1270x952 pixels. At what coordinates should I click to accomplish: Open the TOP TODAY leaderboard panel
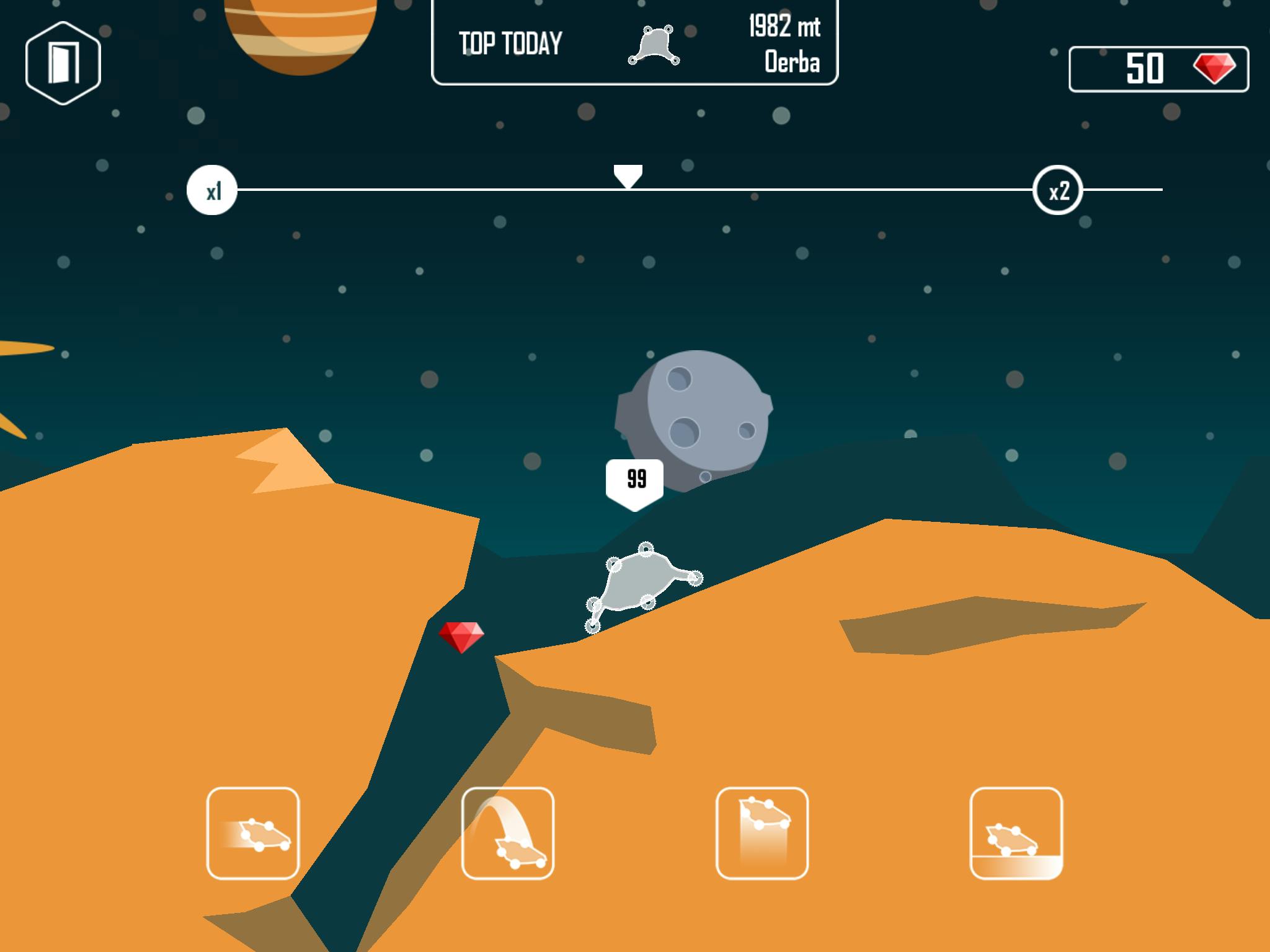click(x=637, y=43)
